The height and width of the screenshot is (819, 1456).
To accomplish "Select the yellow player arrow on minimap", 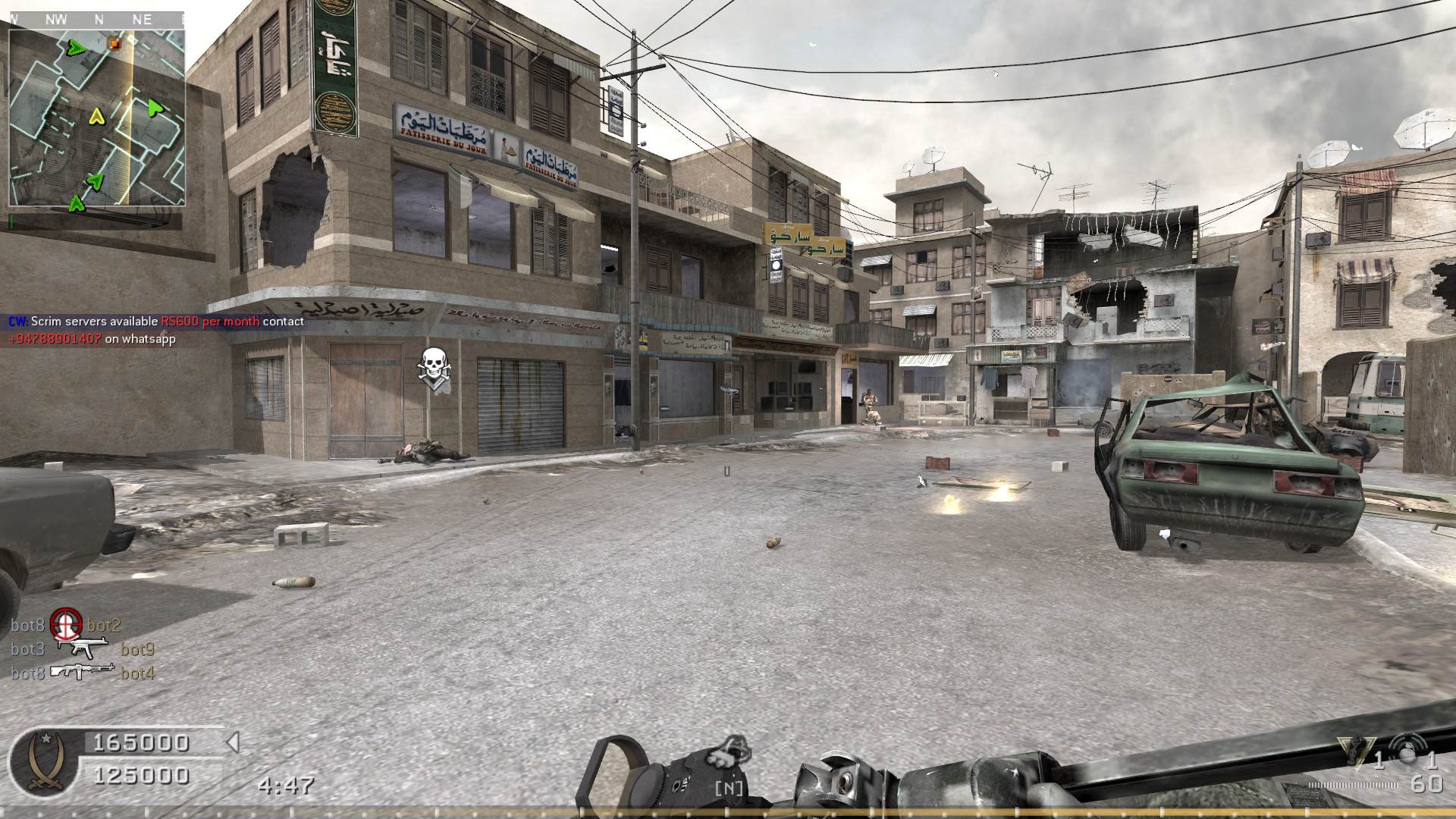I will tap(96, 117).
